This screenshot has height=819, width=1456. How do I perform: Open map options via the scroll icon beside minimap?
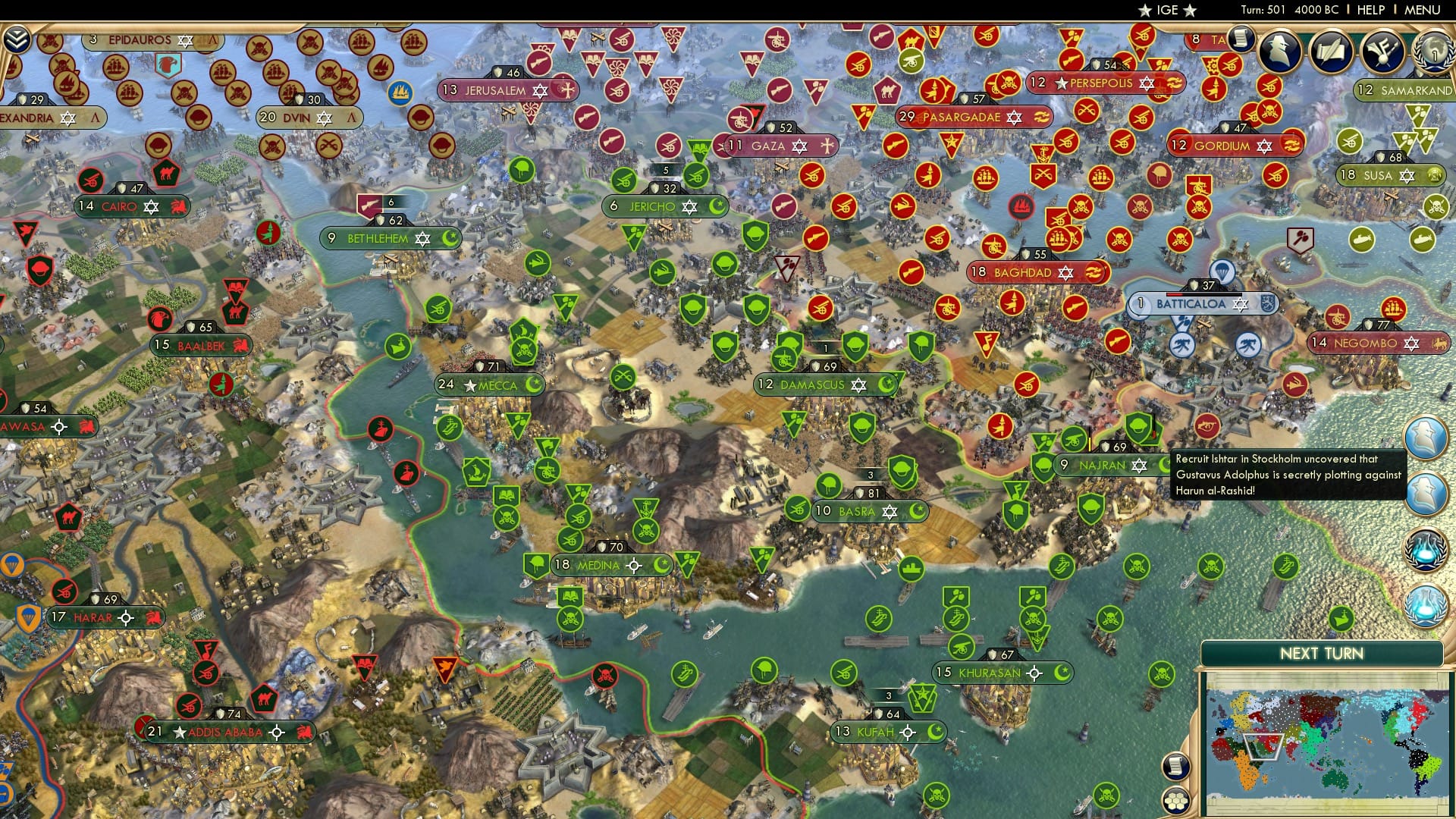tap(1176, 767)
